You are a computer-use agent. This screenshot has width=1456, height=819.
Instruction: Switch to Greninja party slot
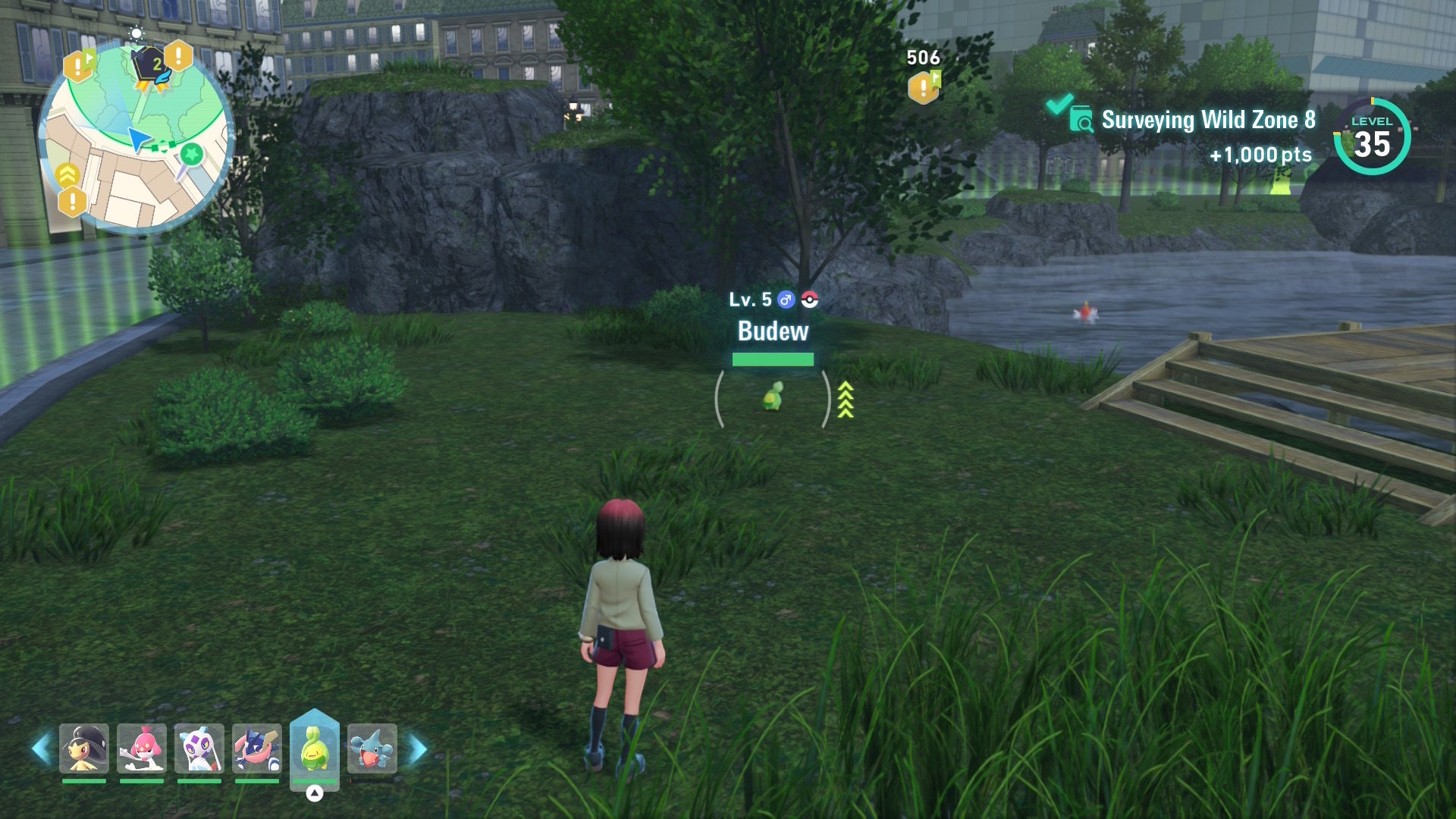click(256, 748)
